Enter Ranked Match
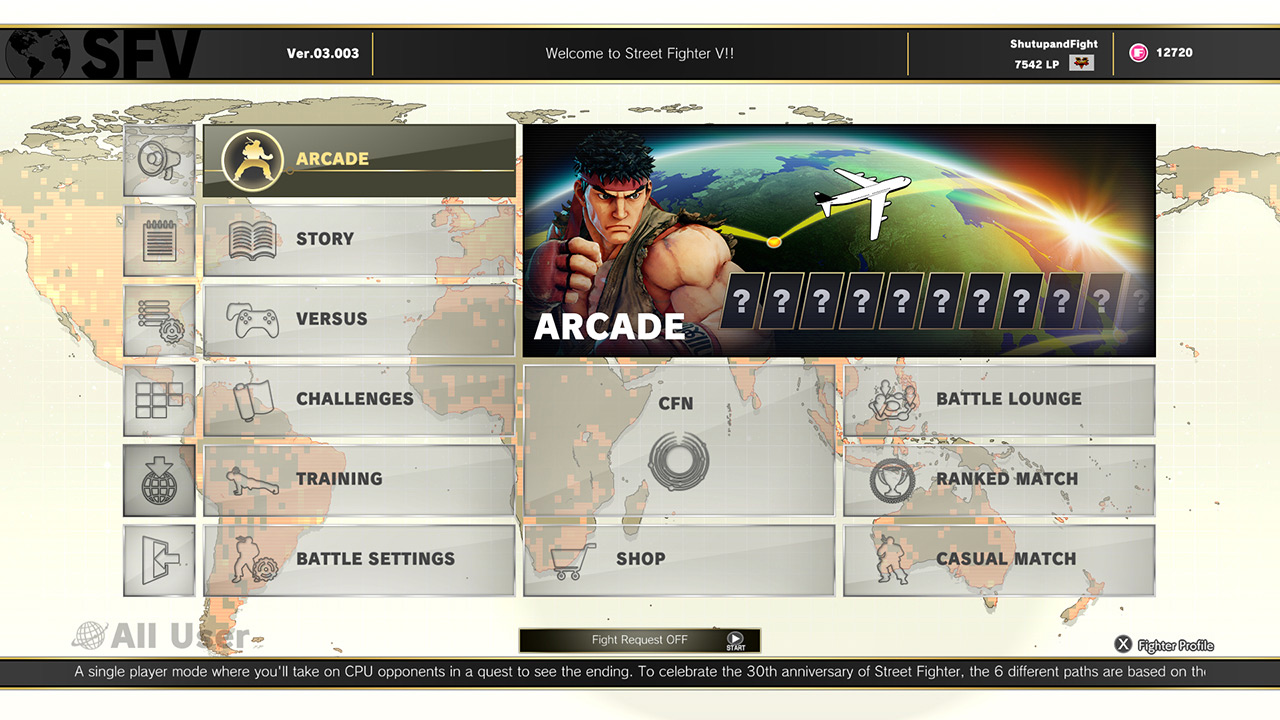Screen dimensions: 1280x720 998,479
